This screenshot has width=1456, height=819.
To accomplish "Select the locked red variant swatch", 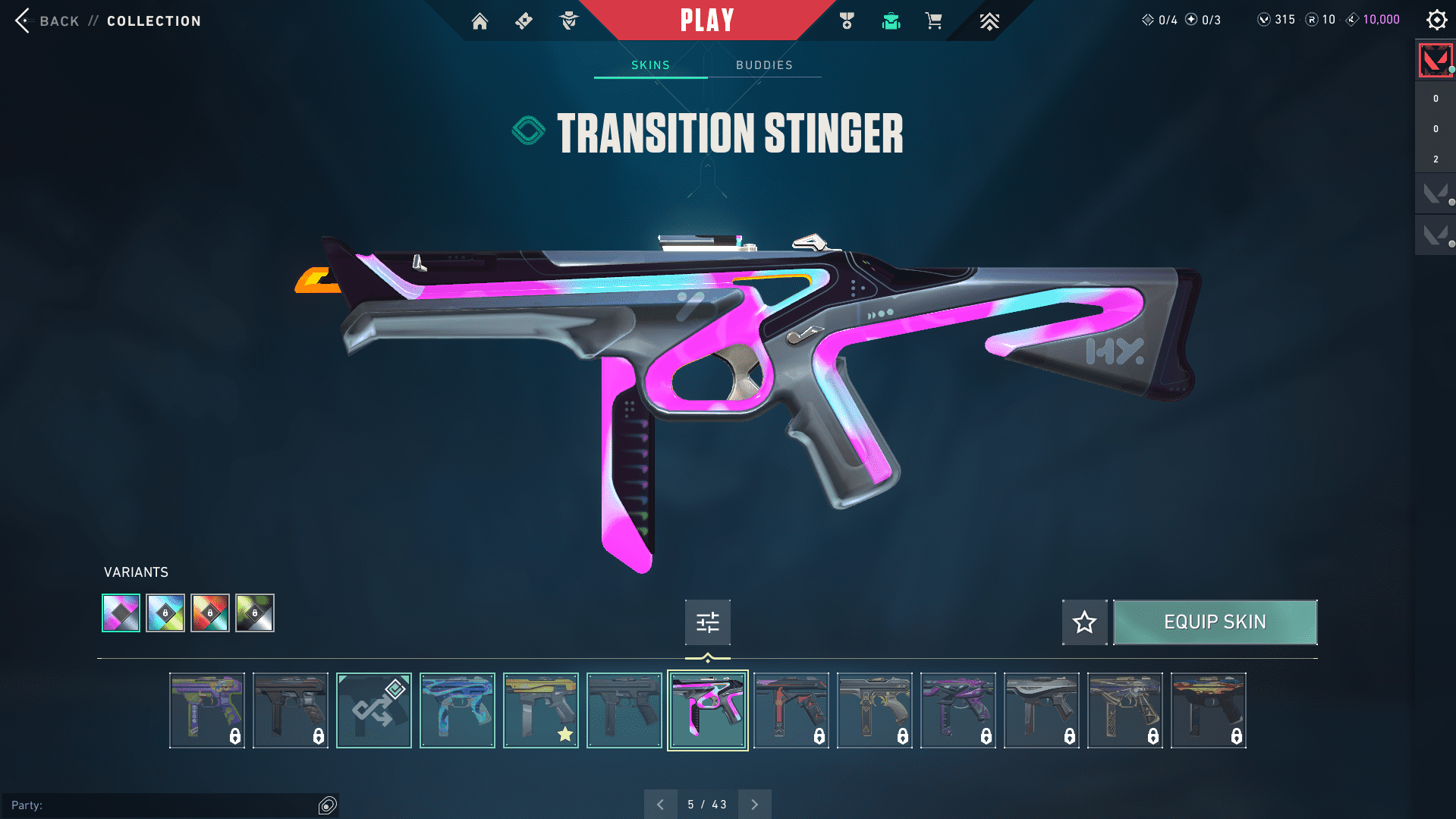I will point(210,613).
